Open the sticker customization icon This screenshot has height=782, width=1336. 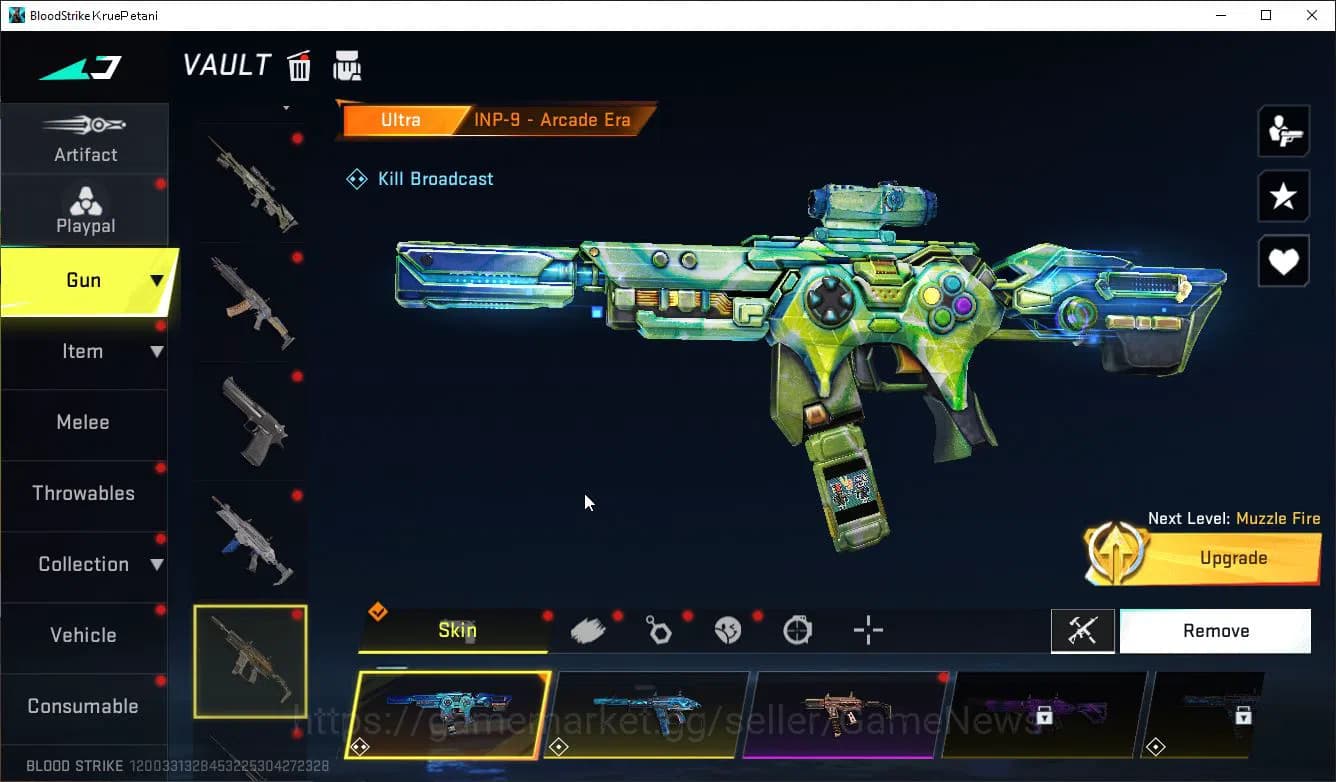click(x=728, y=629)
